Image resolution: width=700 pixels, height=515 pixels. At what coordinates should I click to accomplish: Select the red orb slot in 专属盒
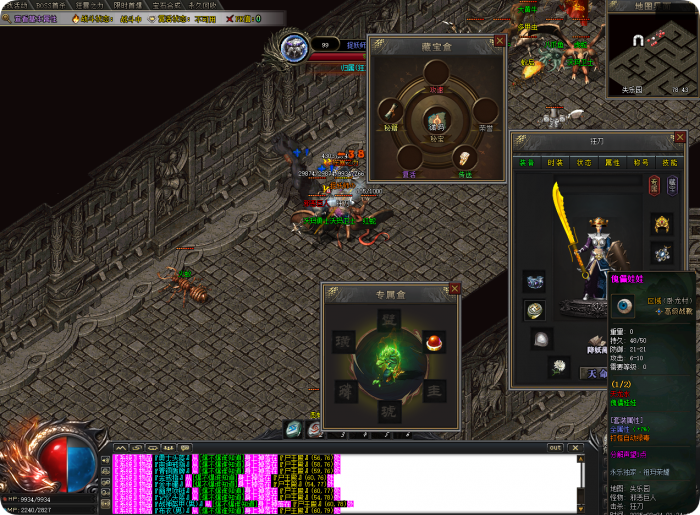point(433,341)
